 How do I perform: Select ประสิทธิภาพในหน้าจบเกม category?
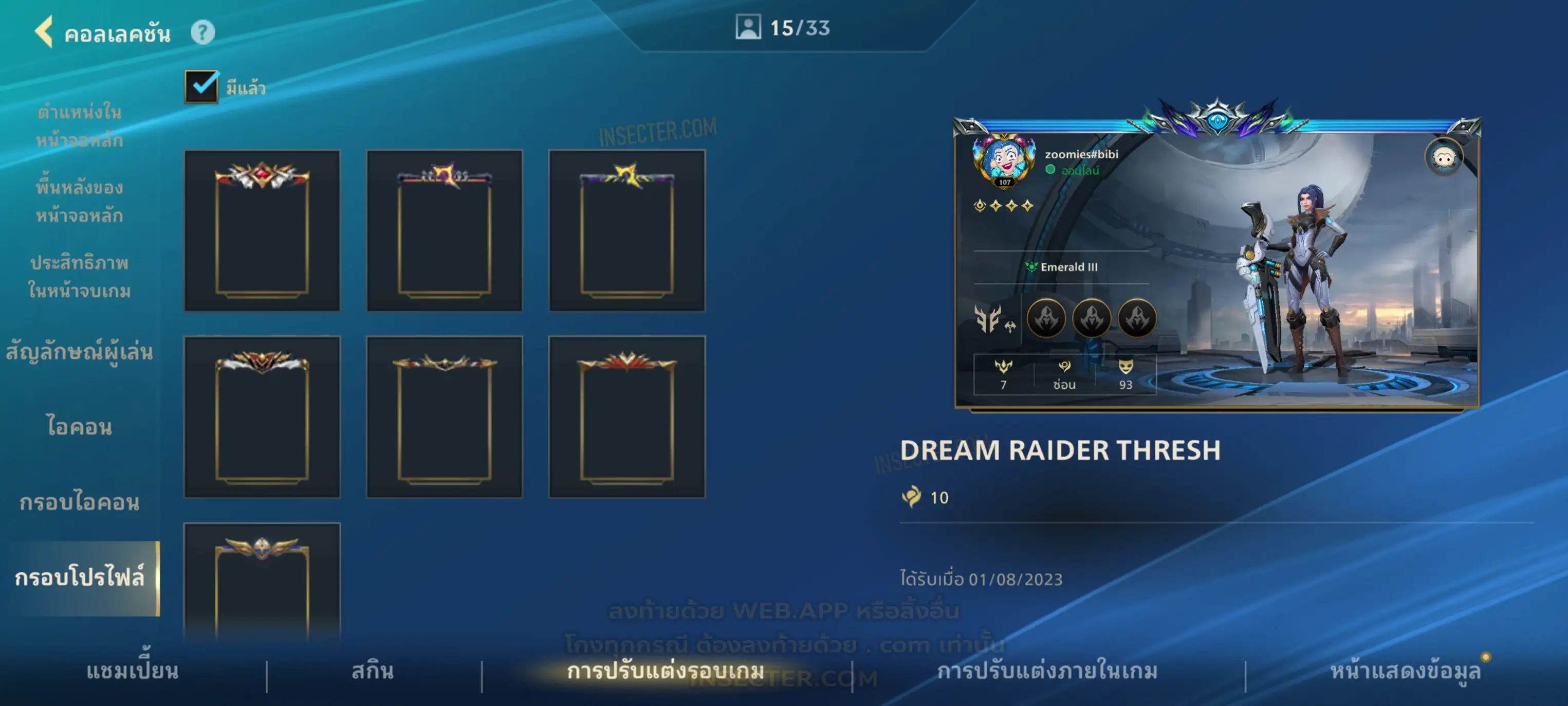[79, 277]
